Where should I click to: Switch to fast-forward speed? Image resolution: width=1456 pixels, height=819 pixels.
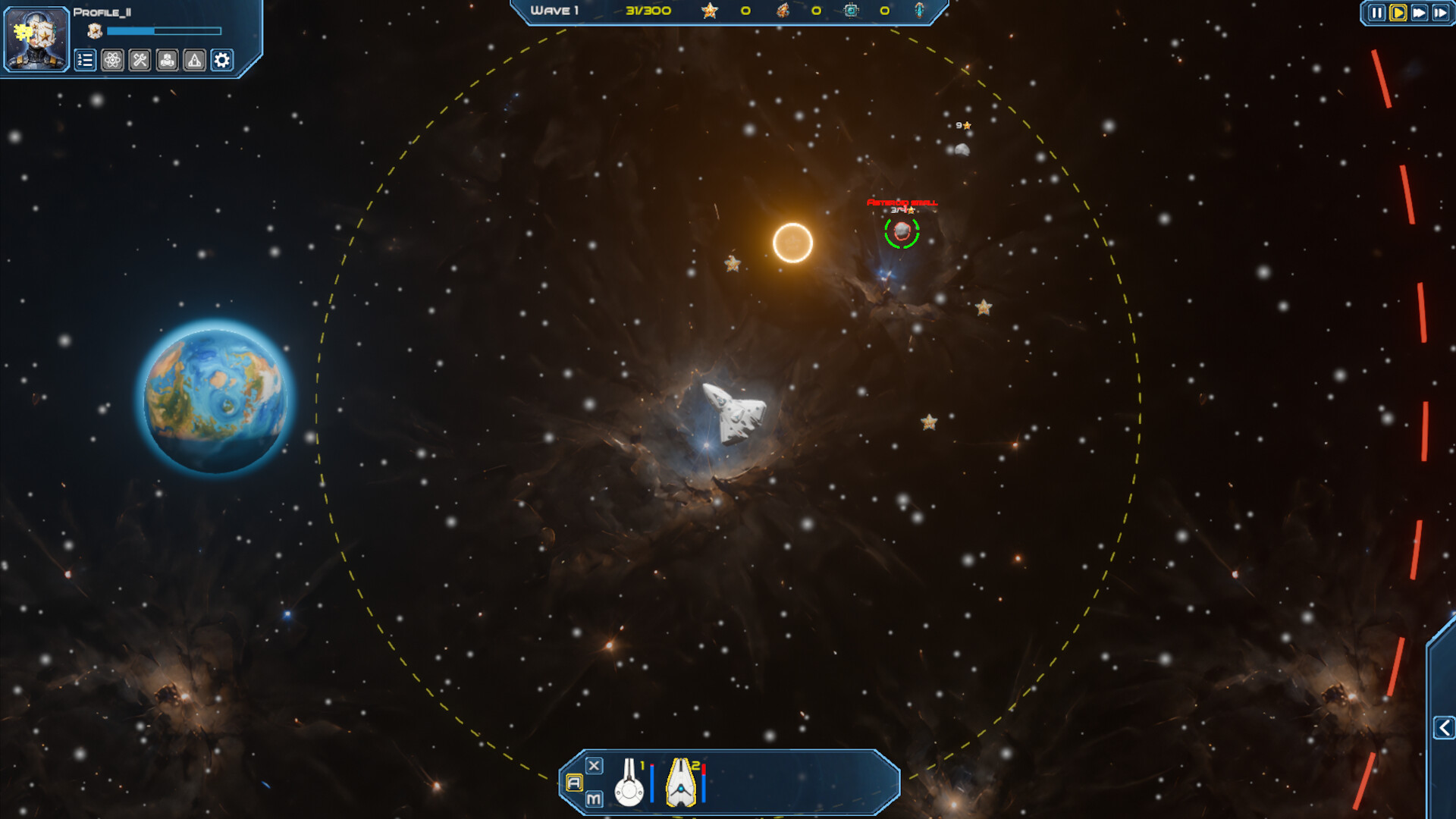tap(1419, 13)
